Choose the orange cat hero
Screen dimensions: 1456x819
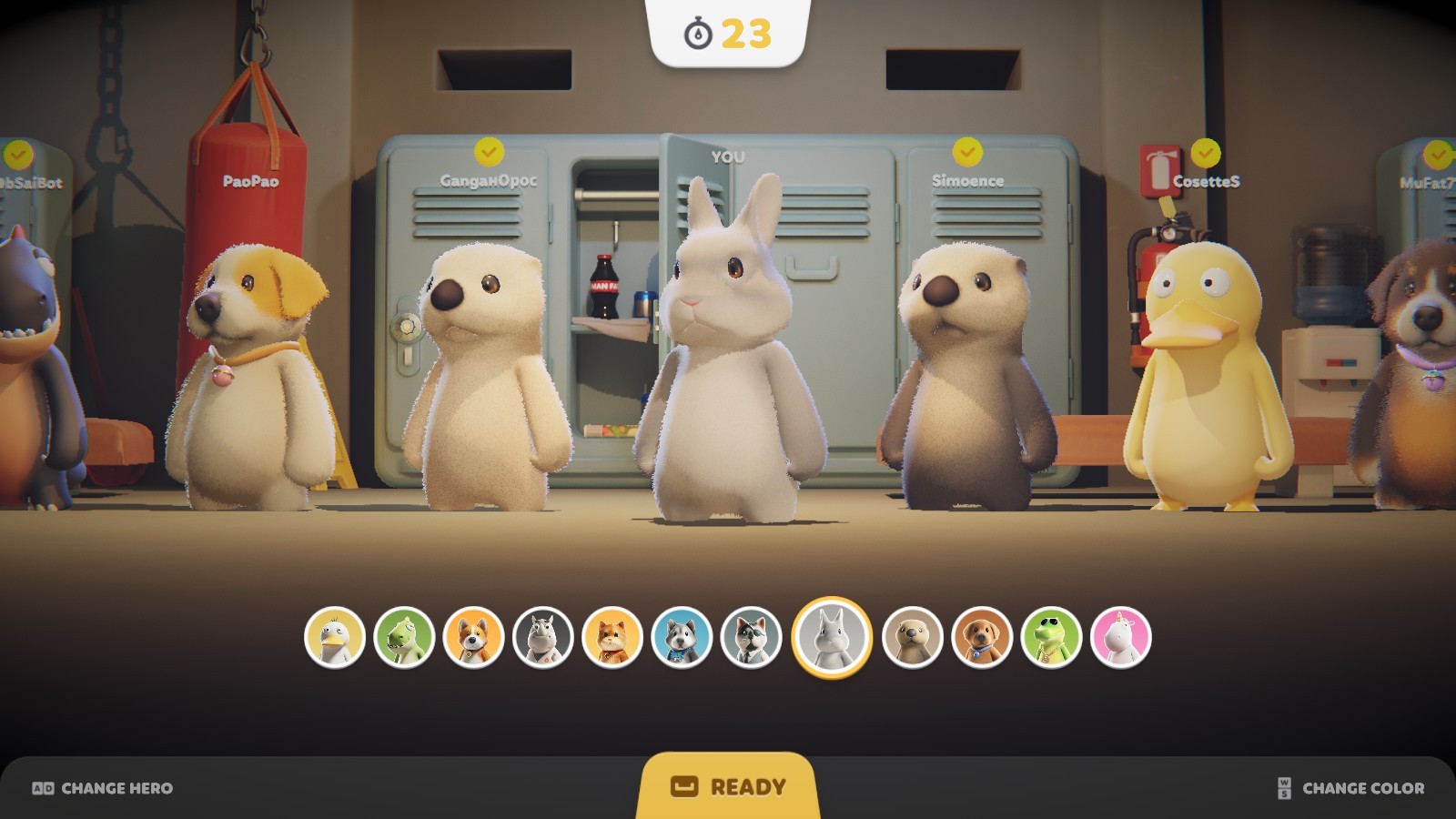tap(612, 637)
